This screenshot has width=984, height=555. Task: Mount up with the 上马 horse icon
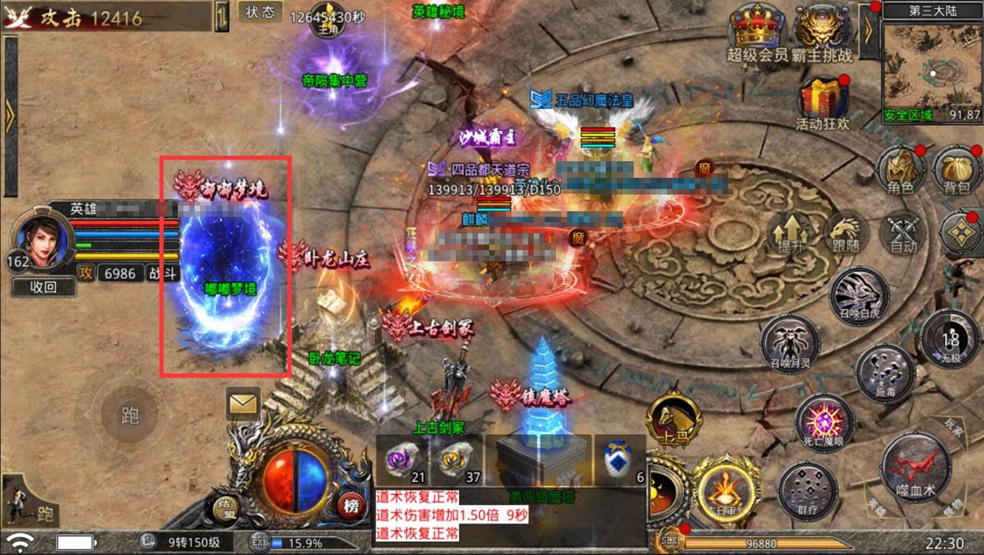pyautogui.click(x=670, y=420)
